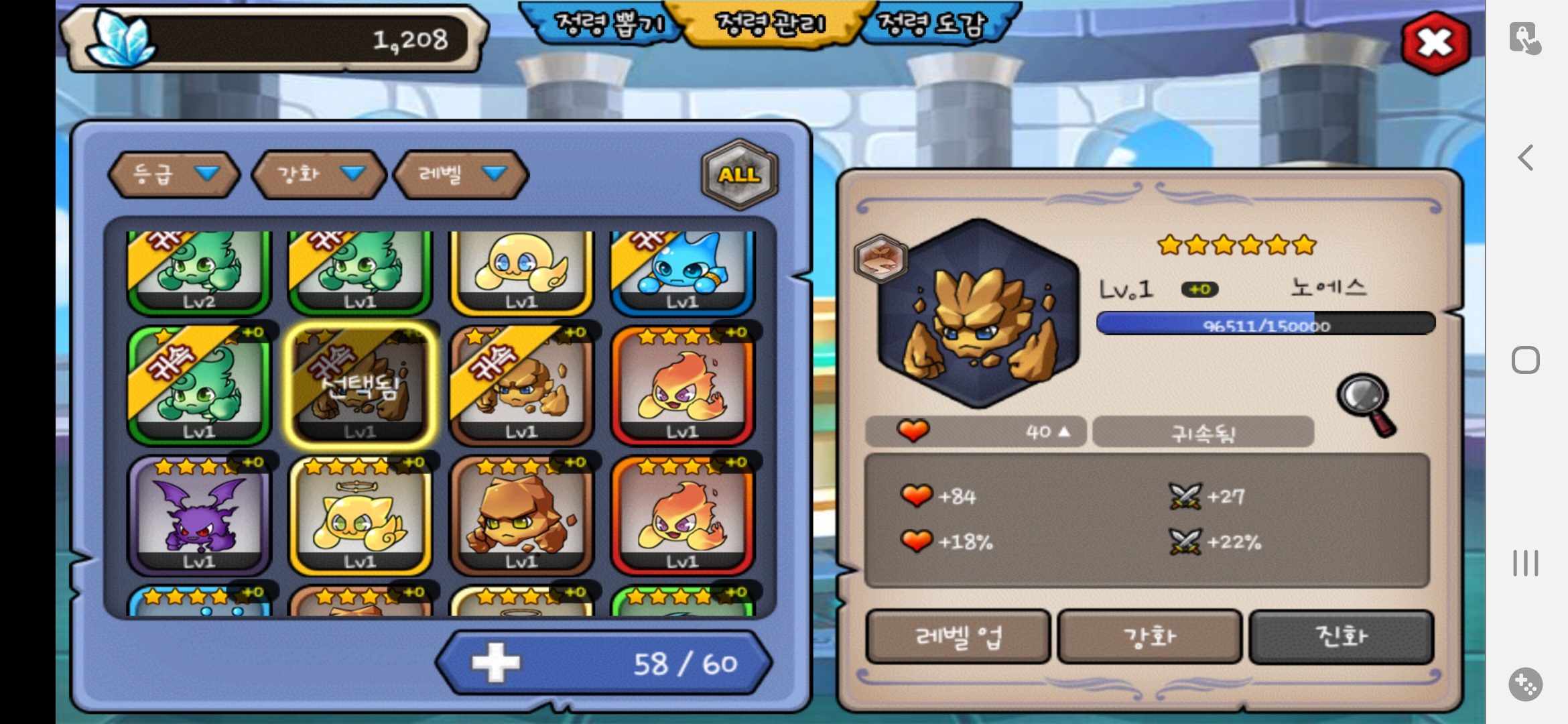This screenshot has width=1568, height=724.
Task: Toggle the ALL filter hexagon button
Action: [739, 174]
